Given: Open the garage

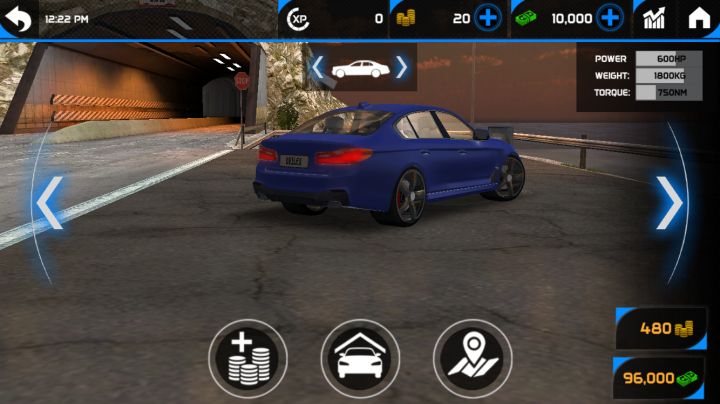Looking at the screenshot, I should pyautogui.click(x=360, y=359).
